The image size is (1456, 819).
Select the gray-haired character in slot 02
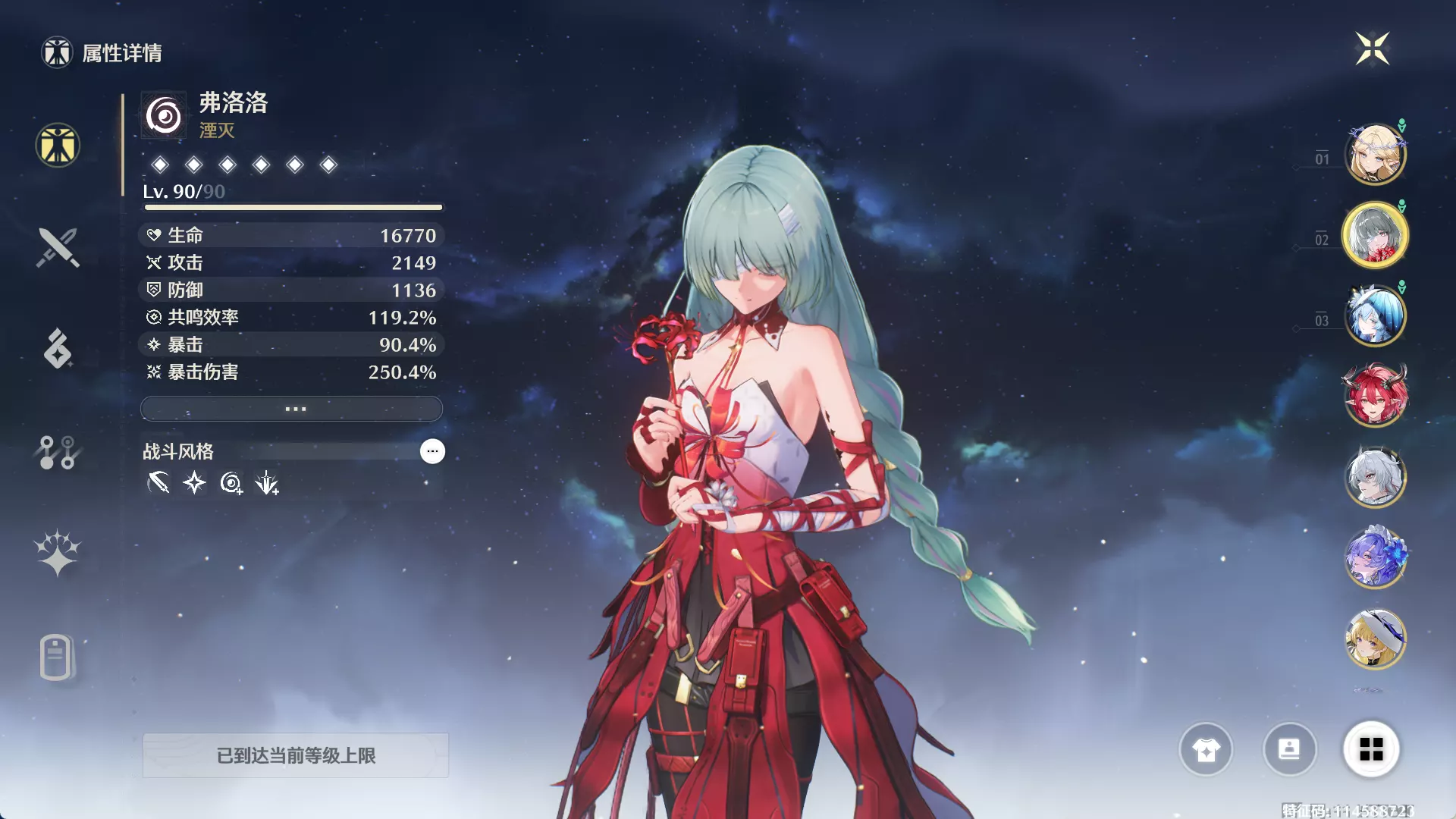(1375, 235)
